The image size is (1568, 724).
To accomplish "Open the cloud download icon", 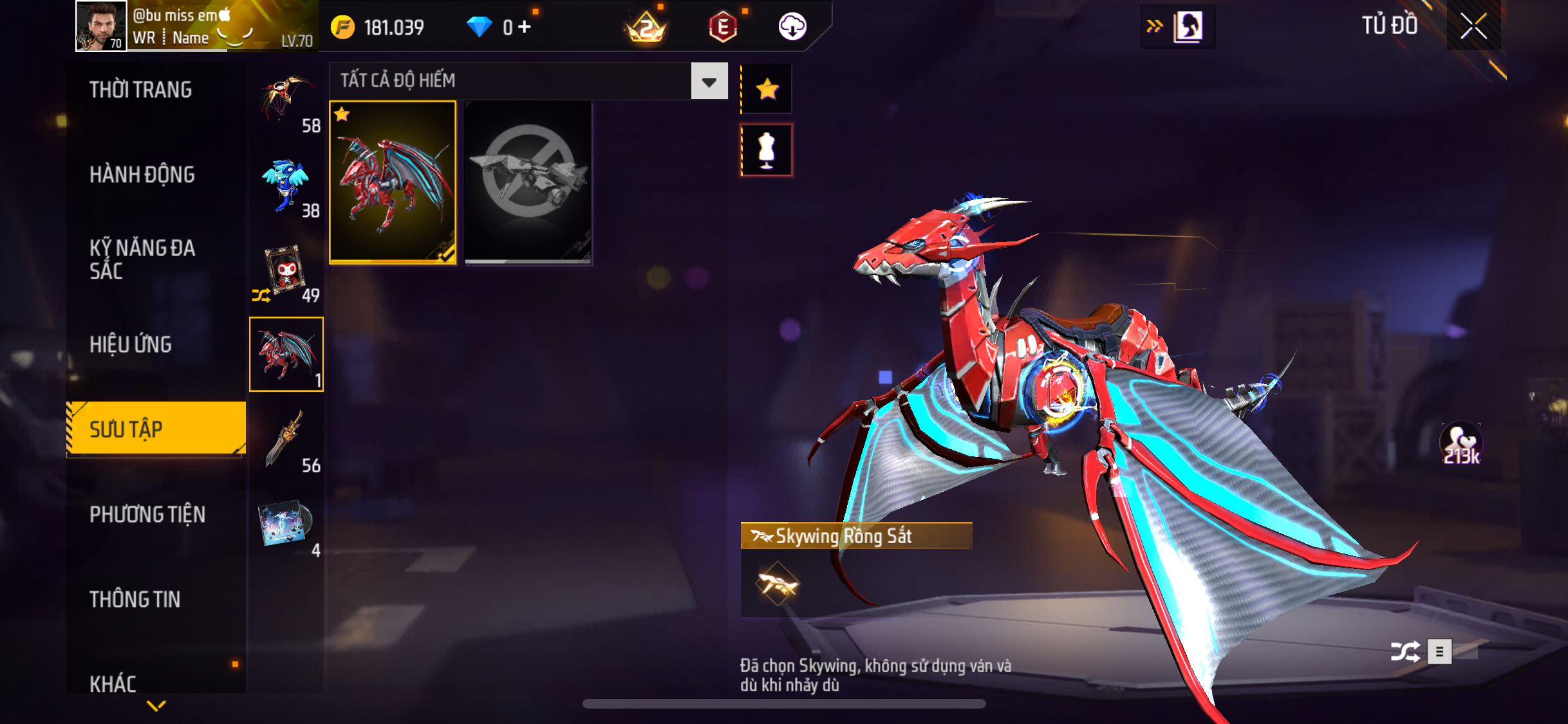I will [792, 27].
